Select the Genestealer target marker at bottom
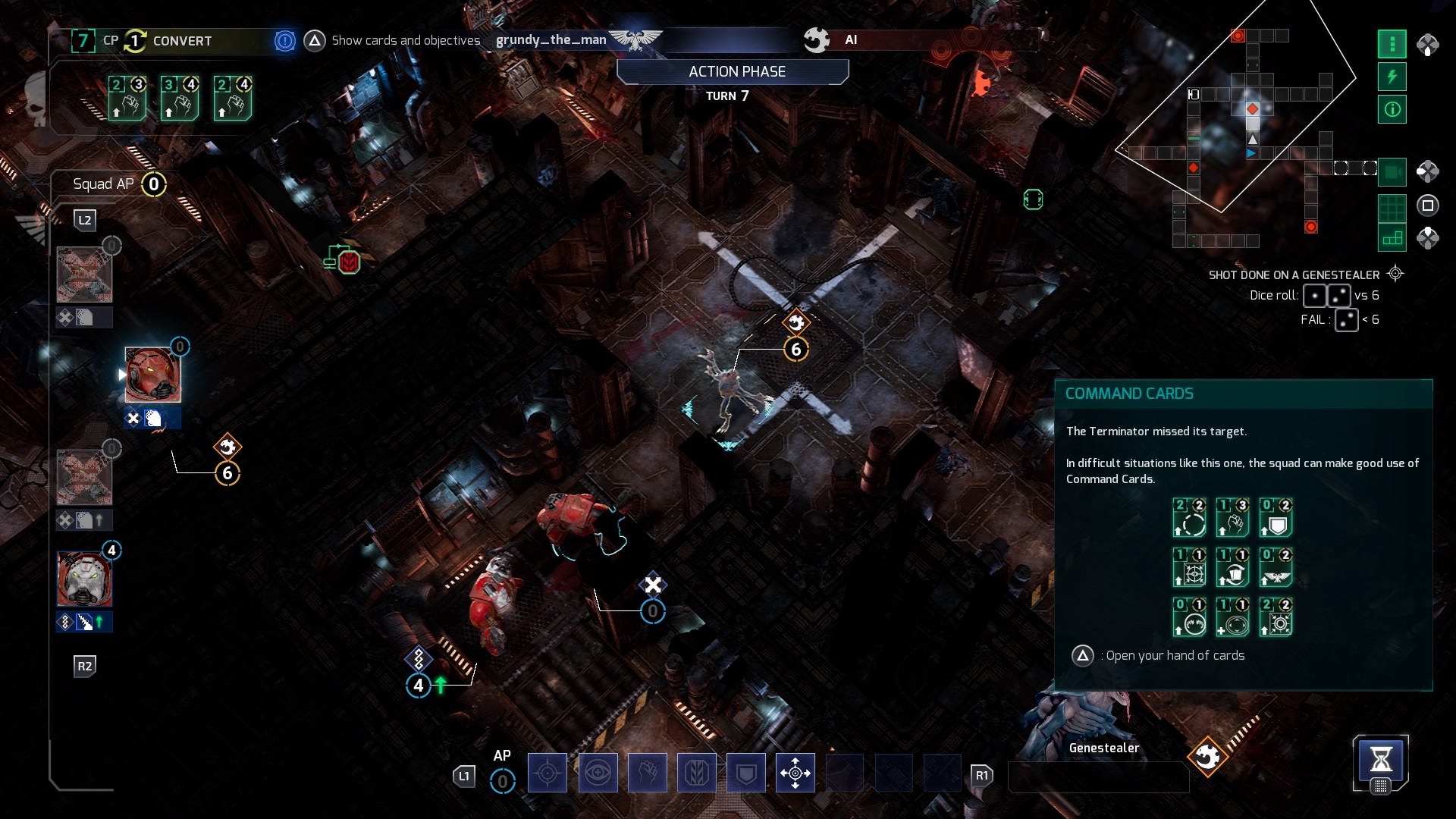 [1207, 756]
